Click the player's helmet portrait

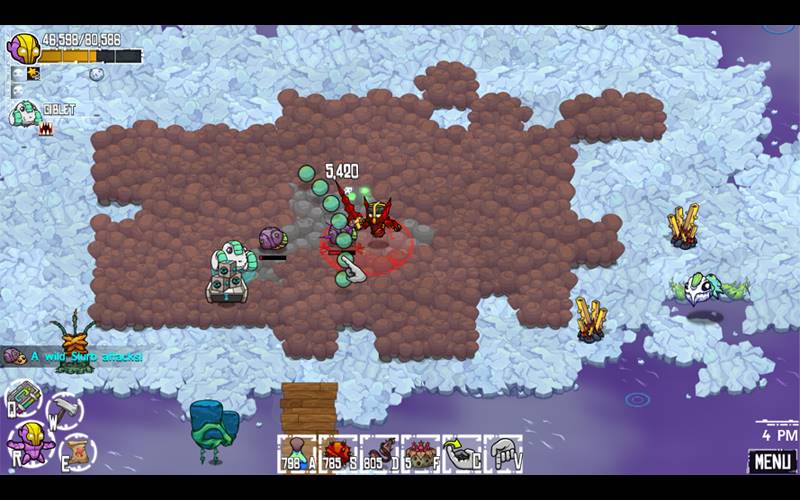pos(23,48)
